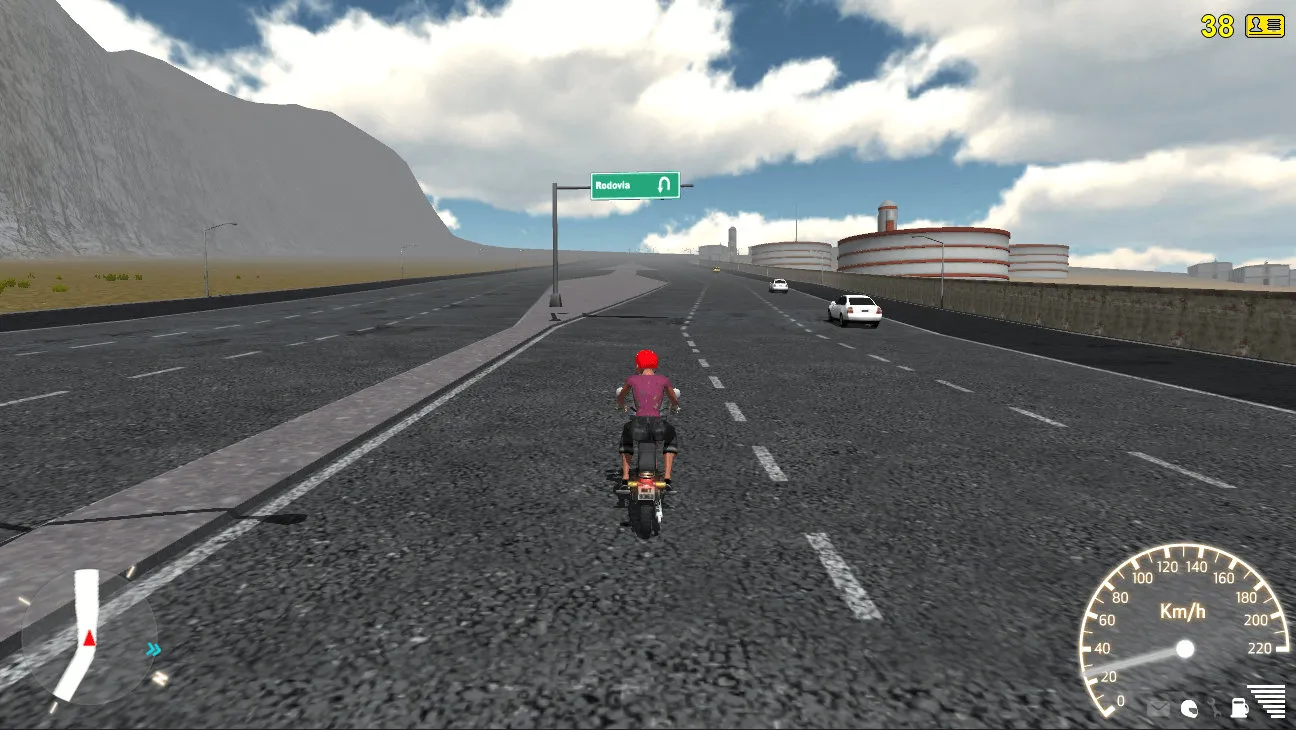Click the U-turn symbol on the Rodovia sign
Viewport: 1296px width, 730px height.
coord(664,185)
